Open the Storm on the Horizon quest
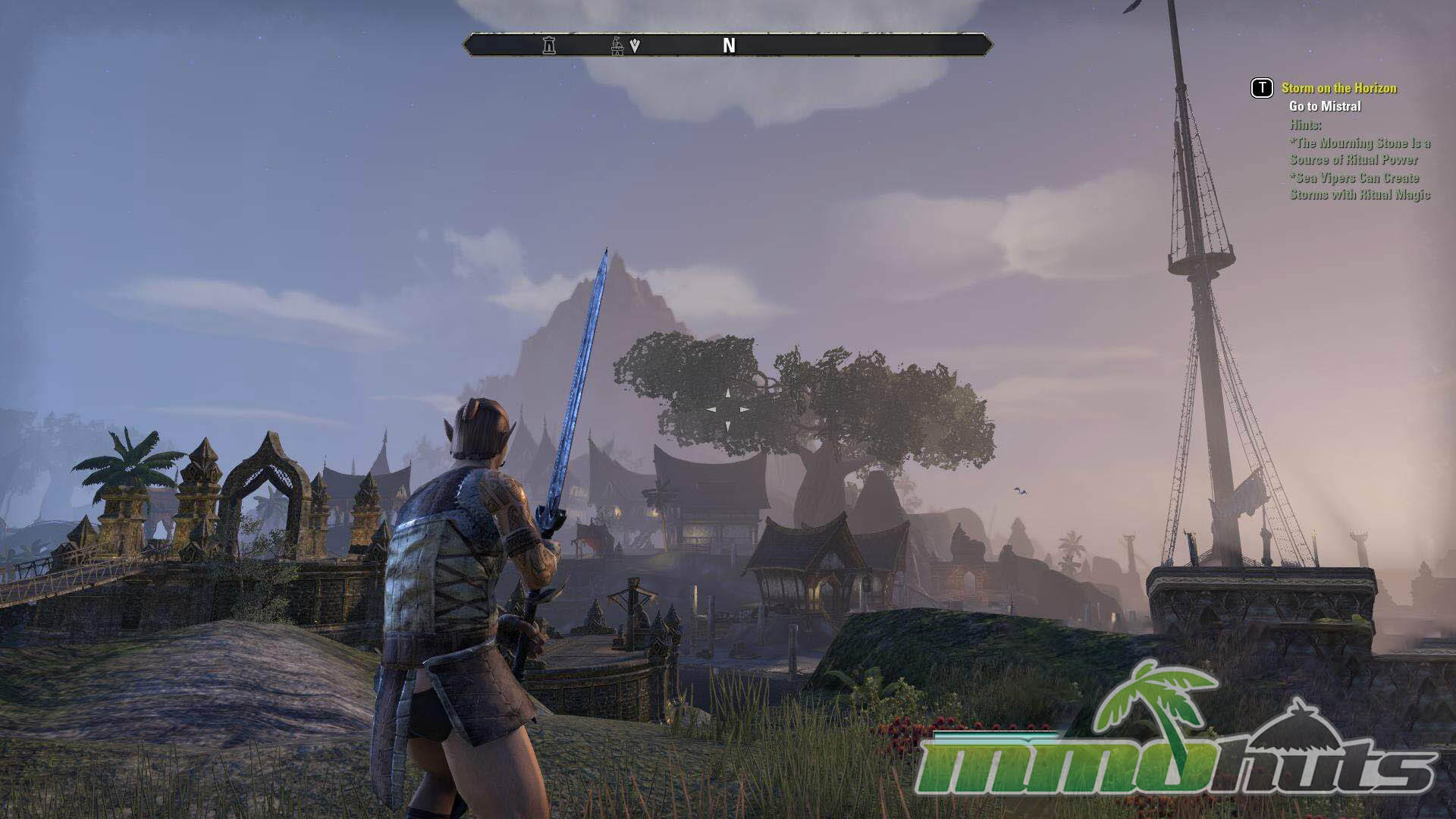This screenshot has width=1456, height=819. 1338,88
